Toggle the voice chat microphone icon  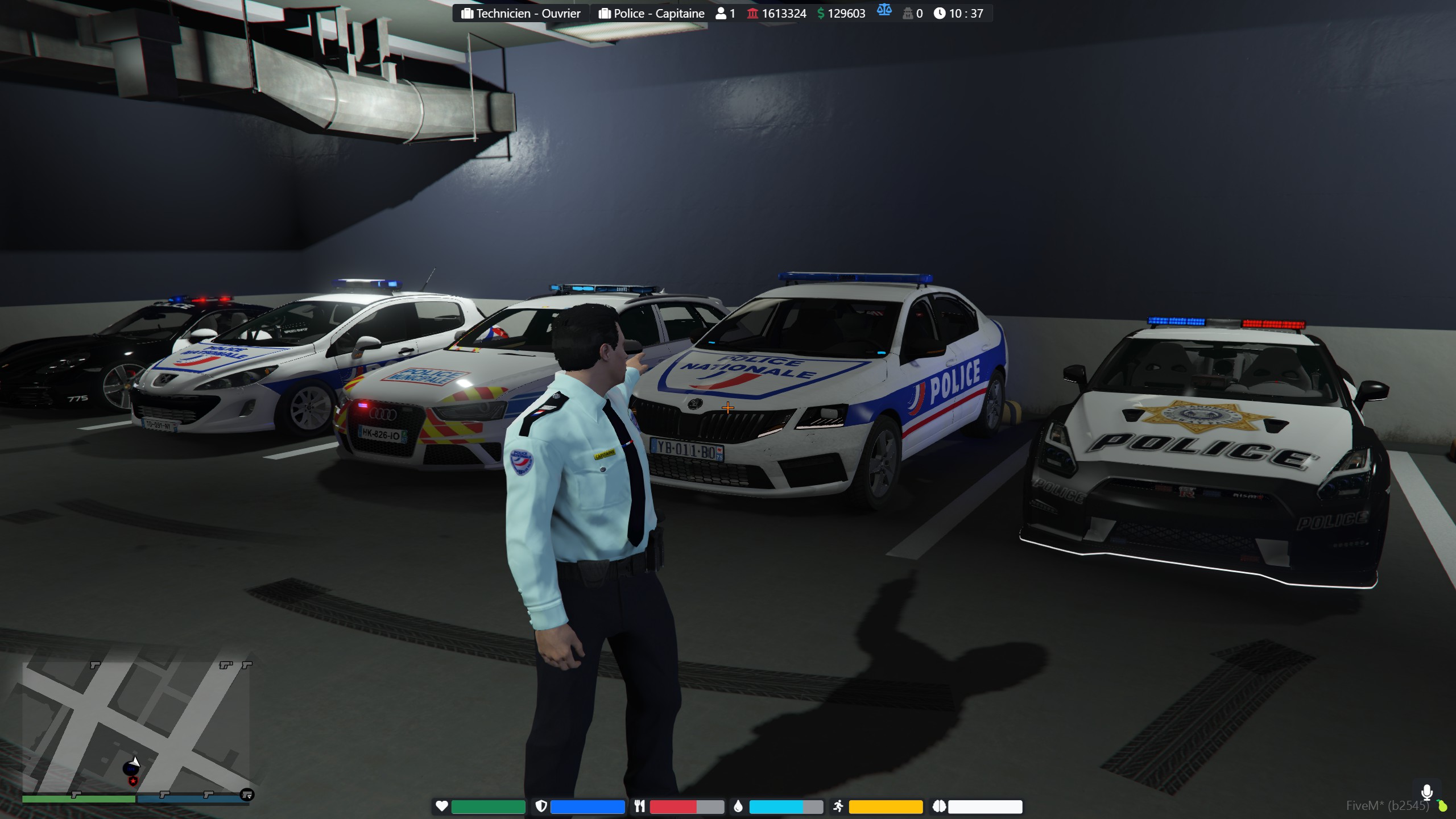(1426, 792)
